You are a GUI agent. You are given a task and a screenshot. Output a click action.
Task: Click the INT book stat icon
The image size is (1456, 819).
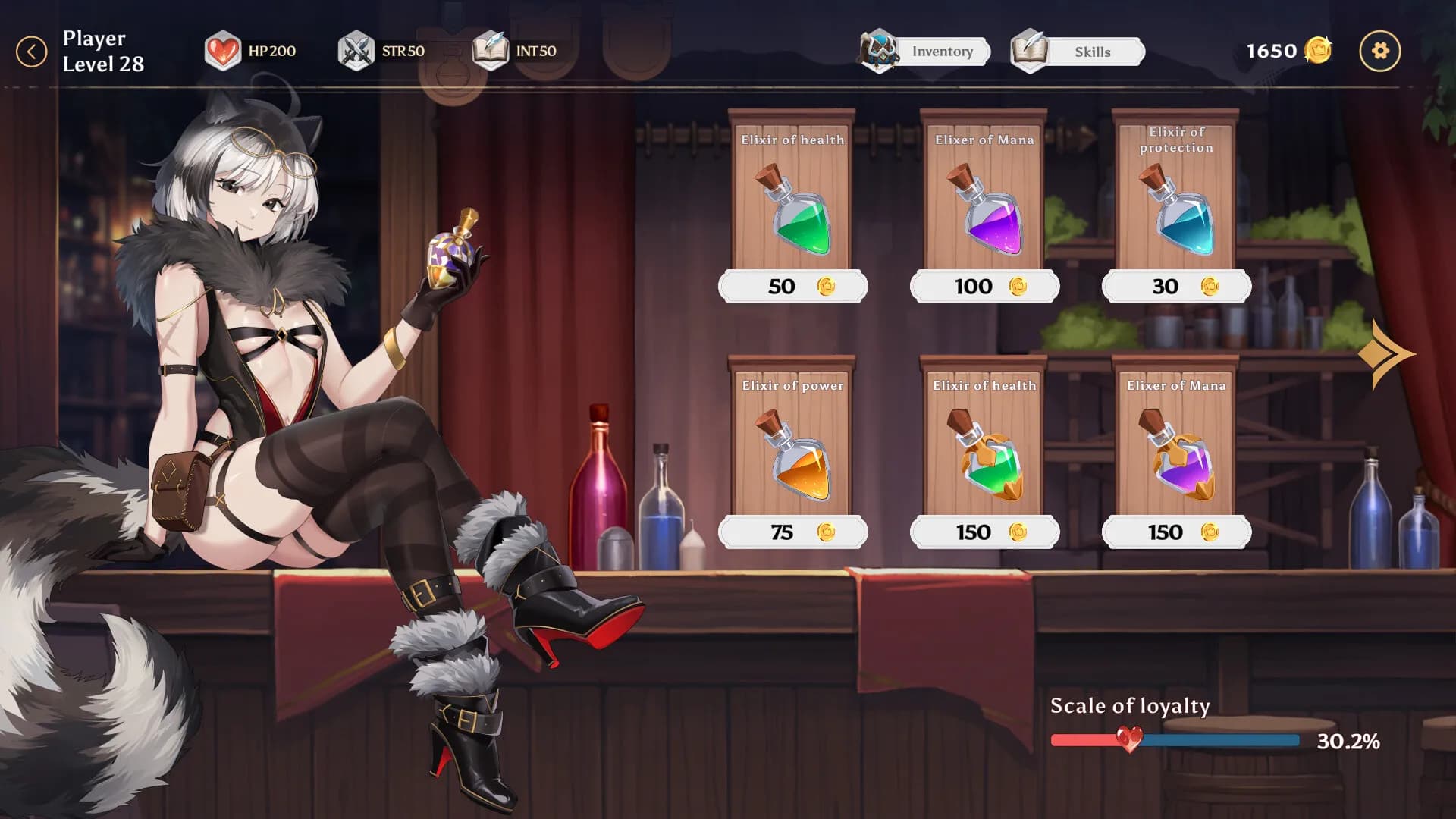click(x=491, y=51)
